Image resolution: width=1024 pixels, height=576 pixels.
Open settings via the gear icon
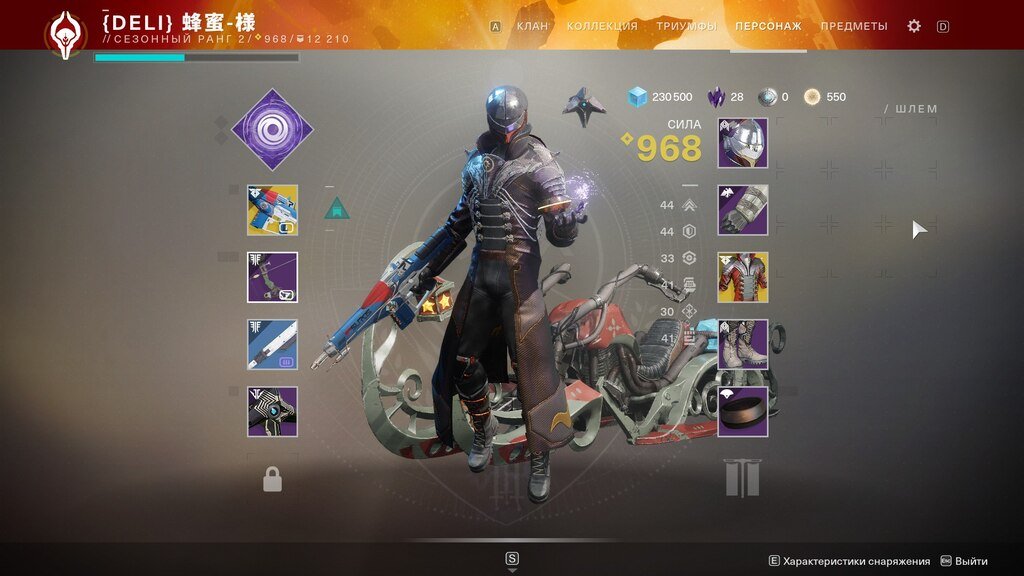pyautogui.click(x=913, y=26)
